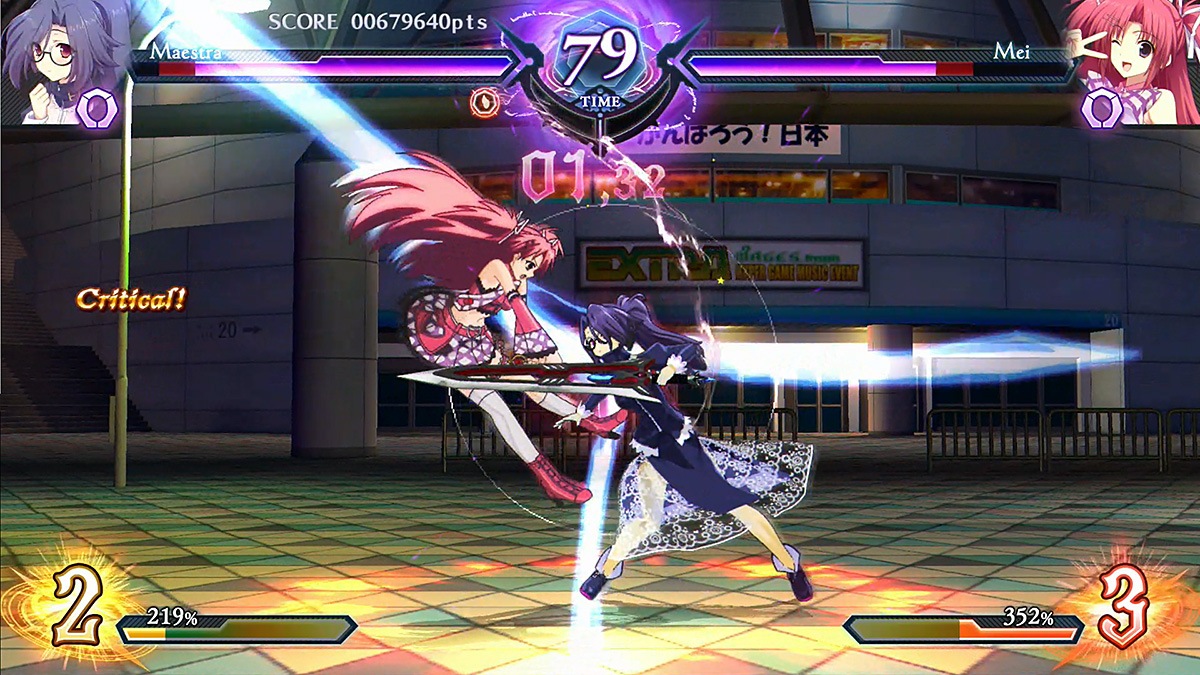Select the purple gem icon beside Mei's portrait
Screen dimensions: 1200x675
click(x=1101, y=107)
